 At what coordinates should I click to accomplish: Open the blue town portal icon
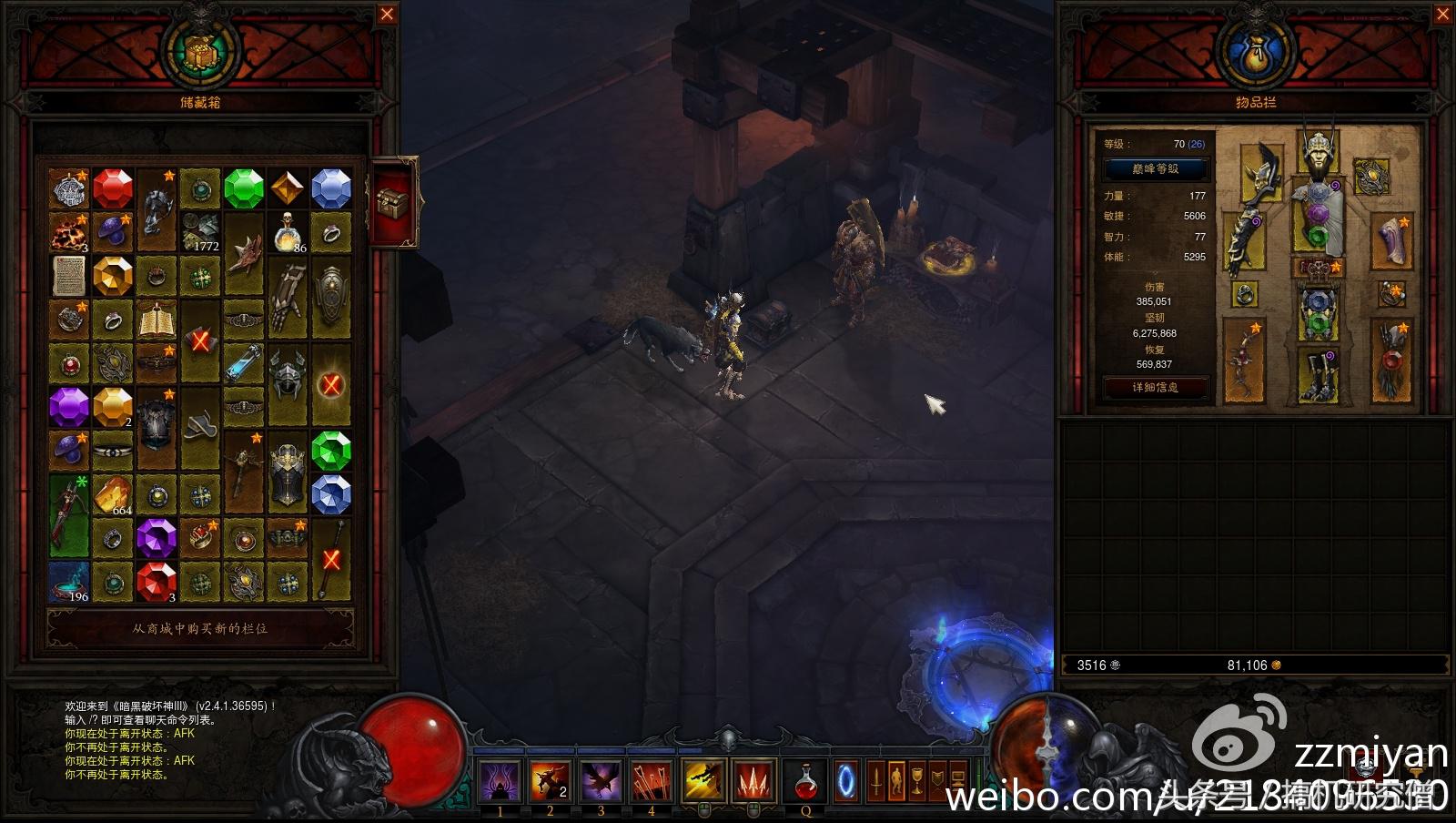[x=847, y=778]
